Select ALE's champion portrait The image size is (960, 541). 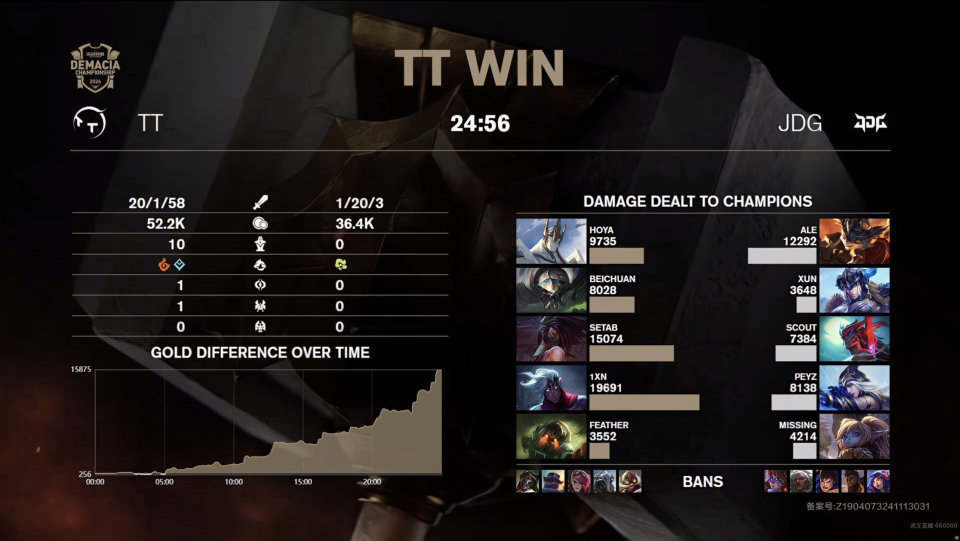(854, 241)
